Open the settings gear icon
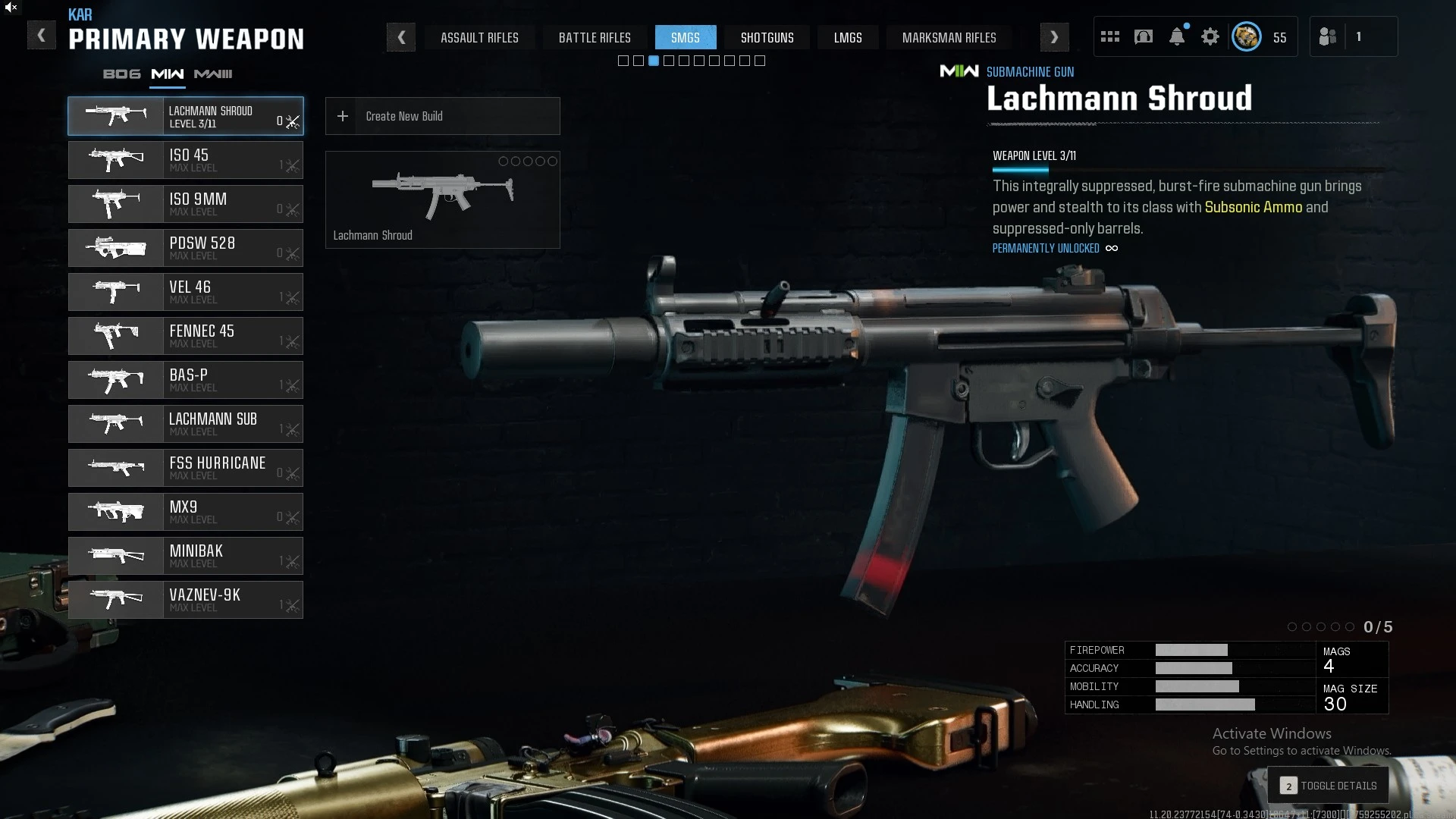Image resolution: width=1456 pixels, height=819 pixels. [x=1210, y=36]
